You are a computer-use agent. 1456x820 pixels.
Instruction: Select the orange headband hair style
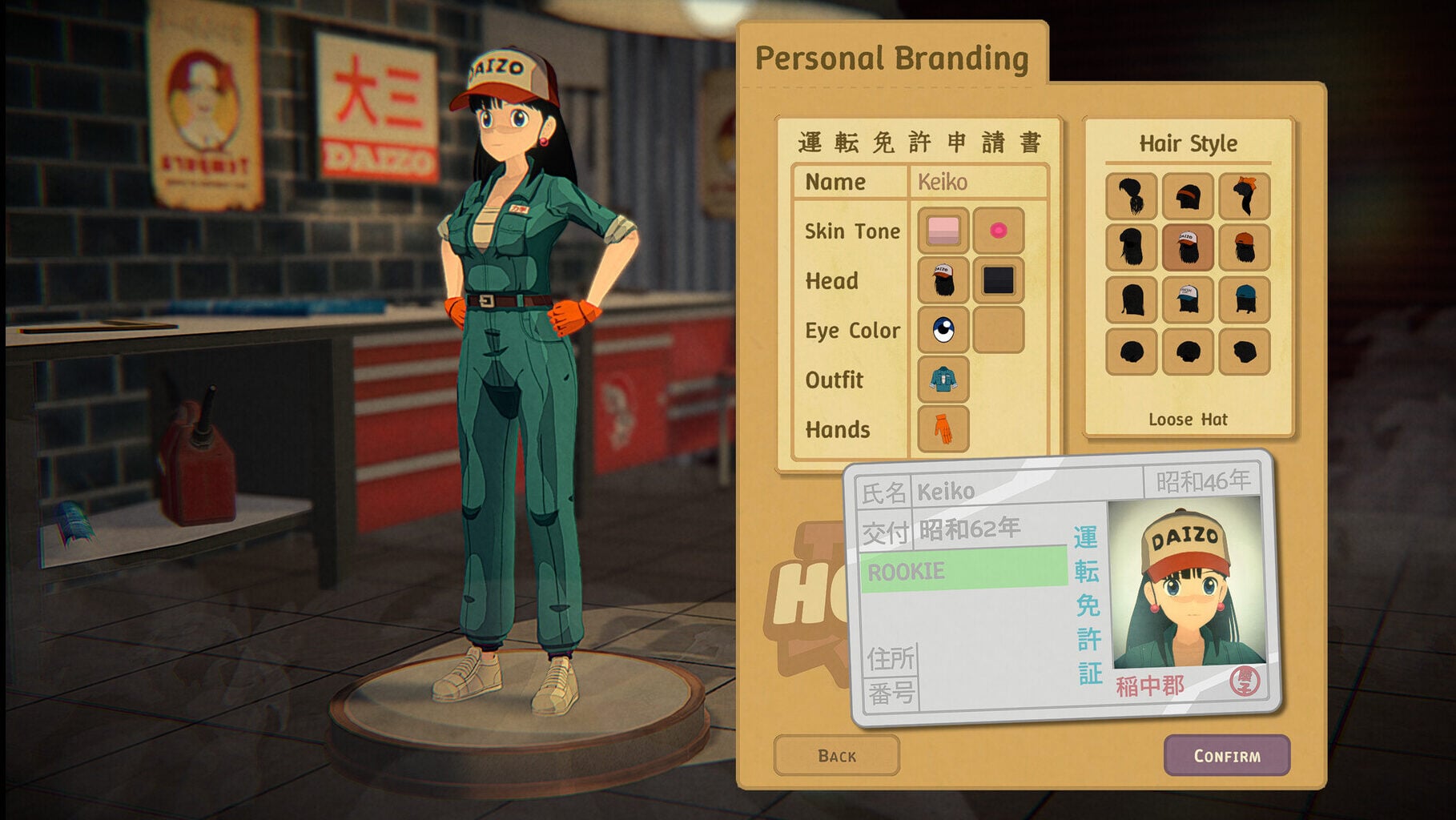click(1188, 196)
